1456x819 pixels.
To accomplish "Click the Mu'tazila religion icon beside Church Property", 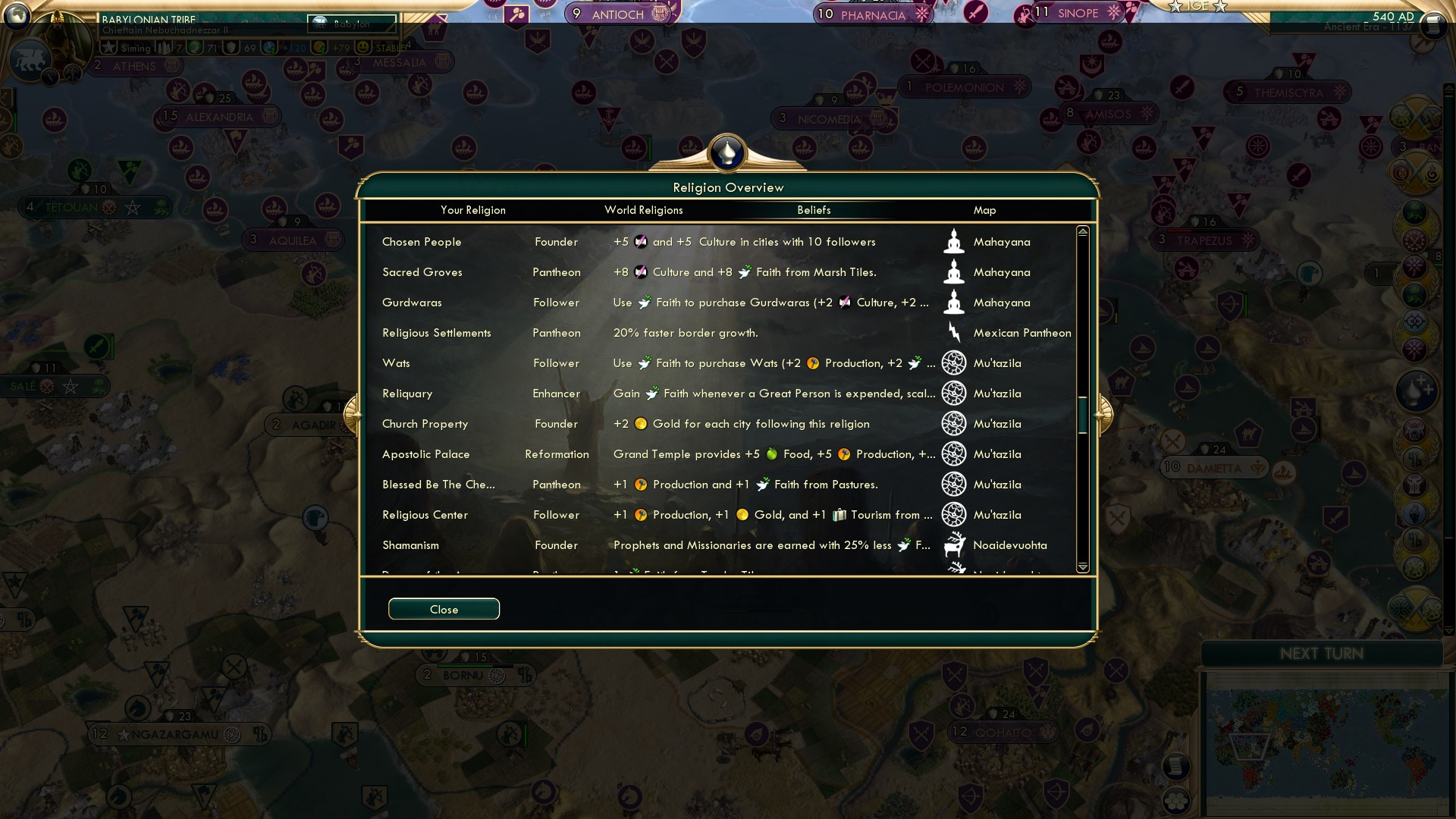I will pos(954,424).
